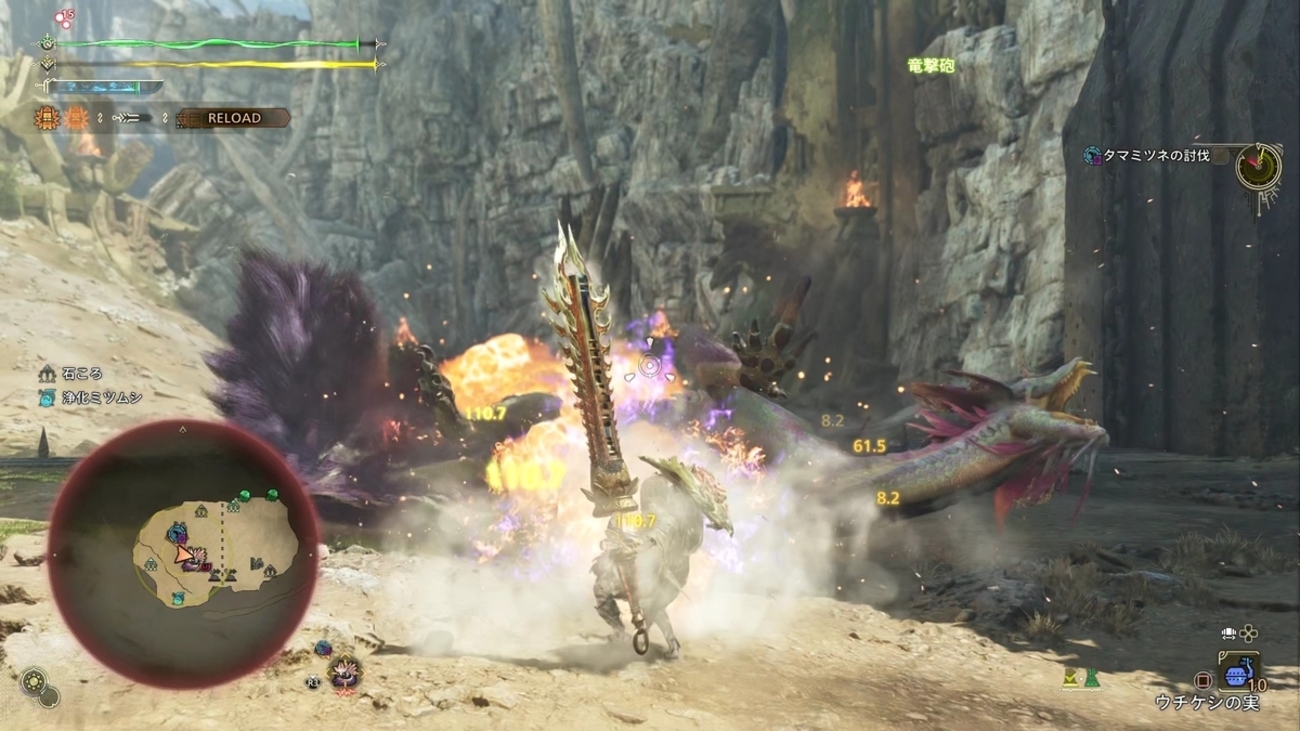The width and height of the screenshot is (1300, 731).
Task: Select the タマミツネの討伐 quest tracker
Action: [x=1155, y=156]
